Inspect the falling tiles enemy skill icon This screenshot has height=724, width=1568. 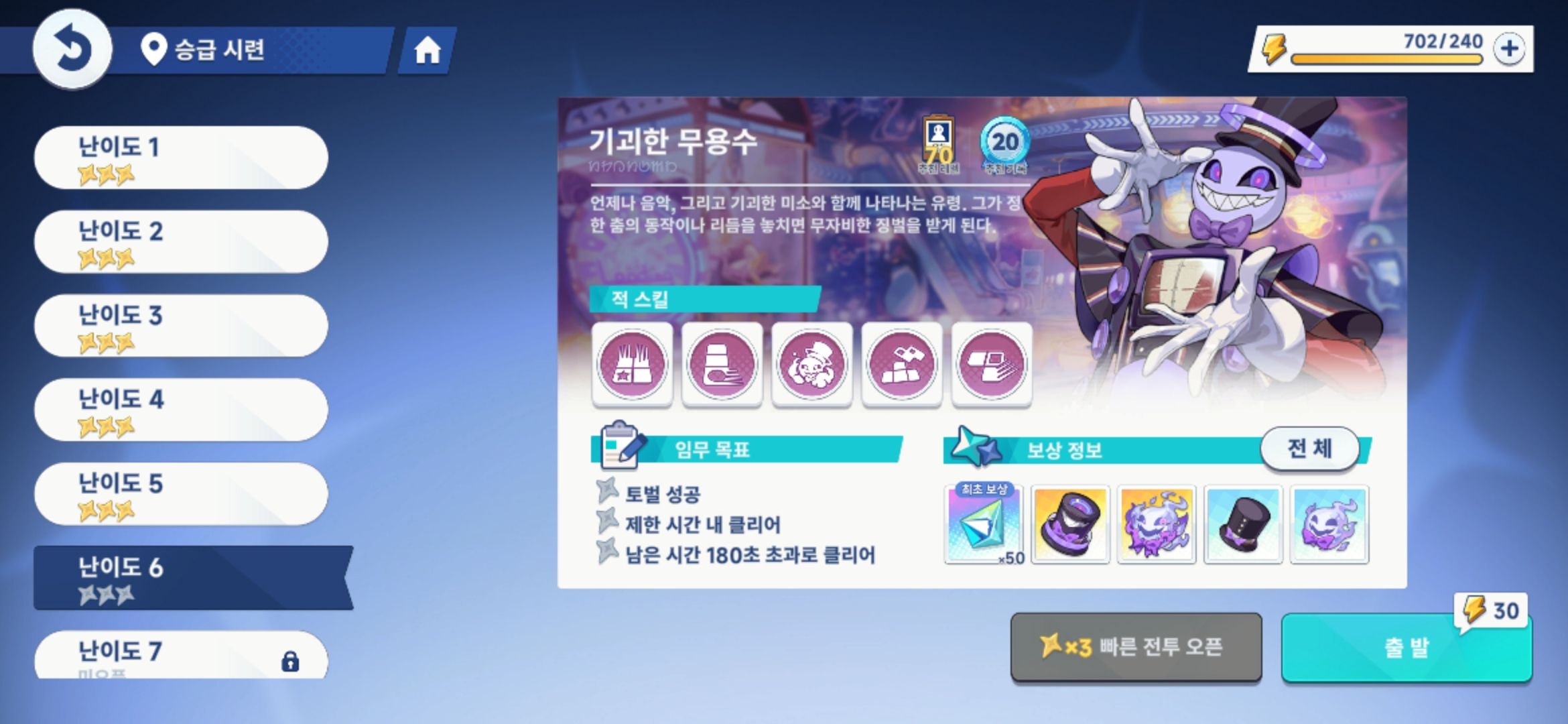tap(901, 364)
